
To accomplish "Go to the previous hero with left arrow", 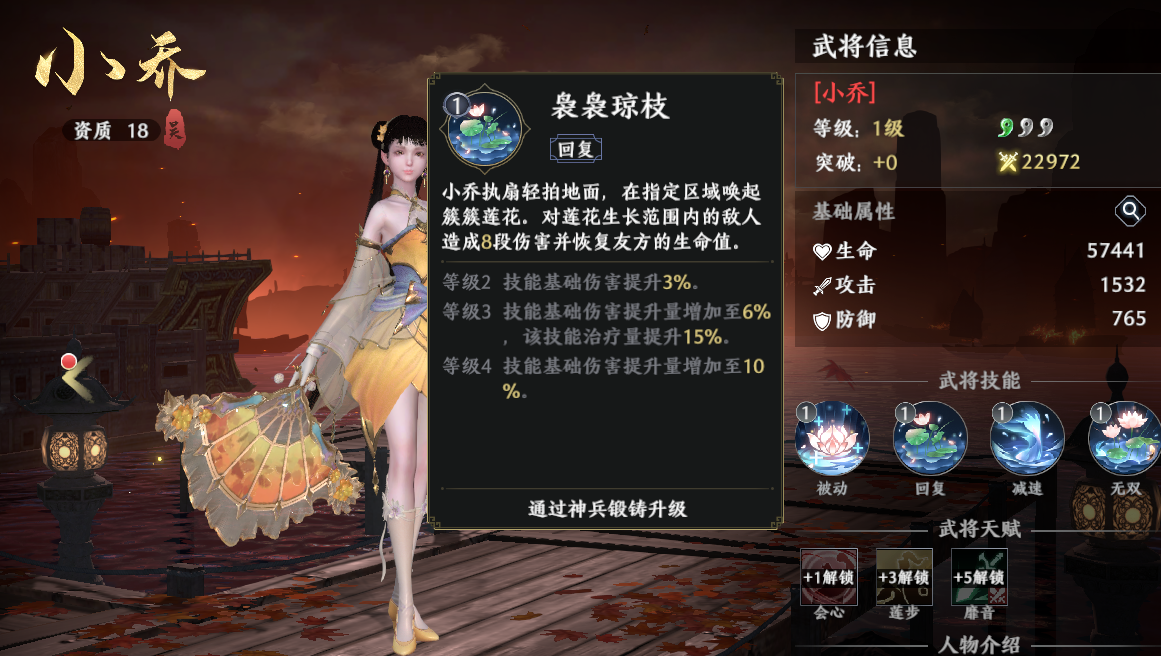I will 72,377.
